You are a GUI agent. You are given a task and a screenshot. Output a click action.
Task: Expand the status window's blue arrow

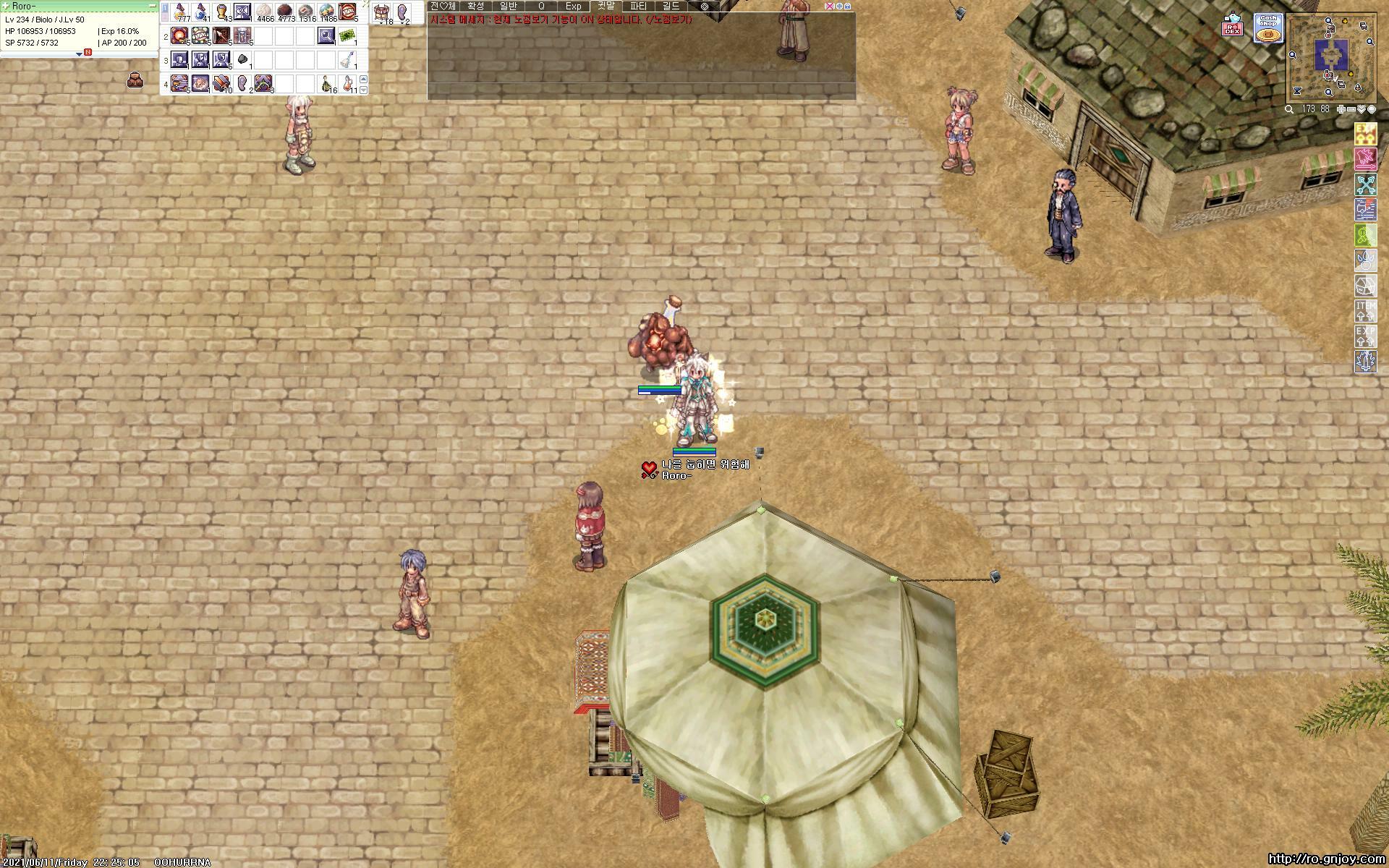pos(79,54)
